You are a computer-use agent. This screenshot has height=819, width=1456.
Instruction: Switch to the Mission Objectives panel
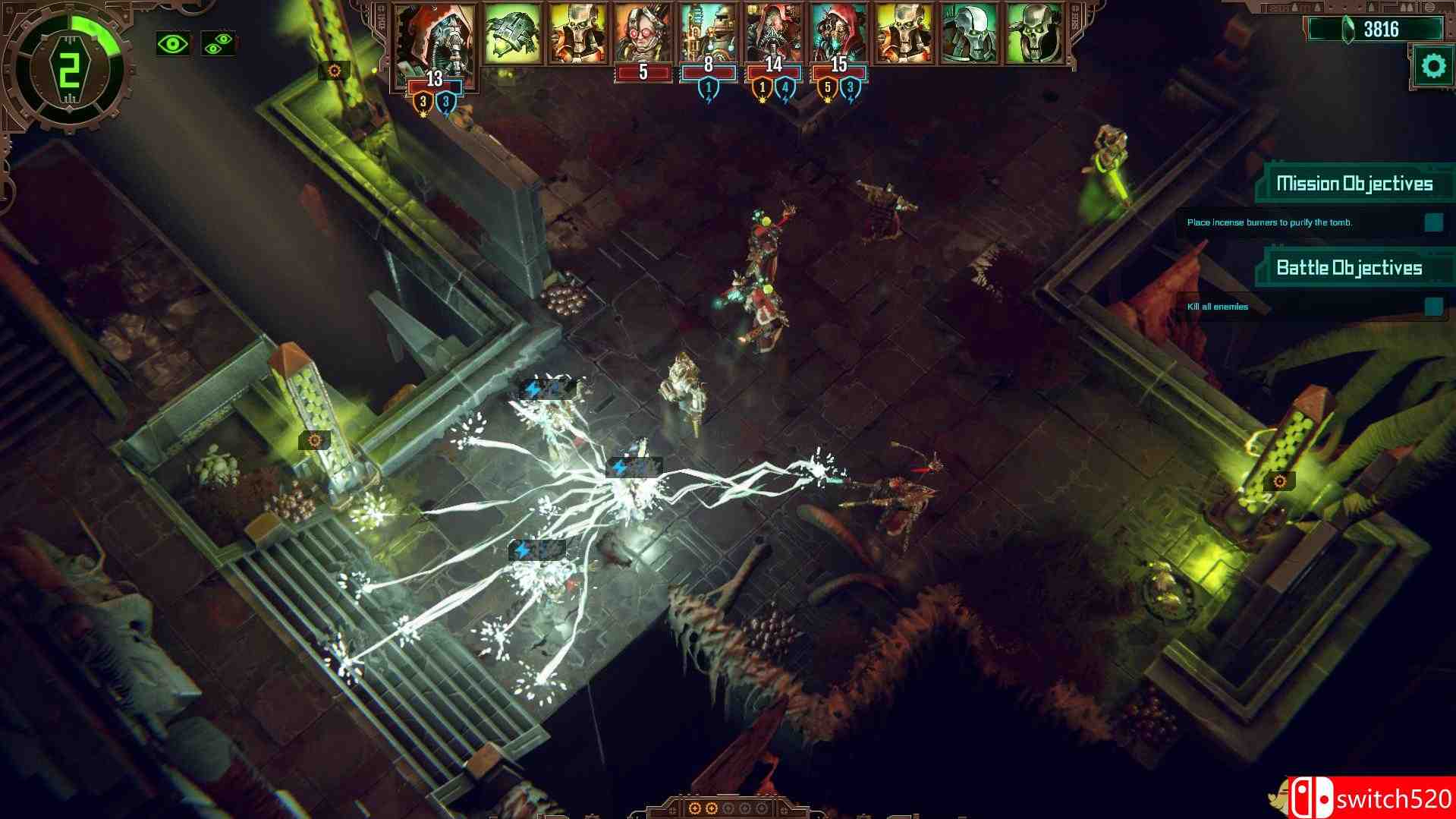[1355, 181]
